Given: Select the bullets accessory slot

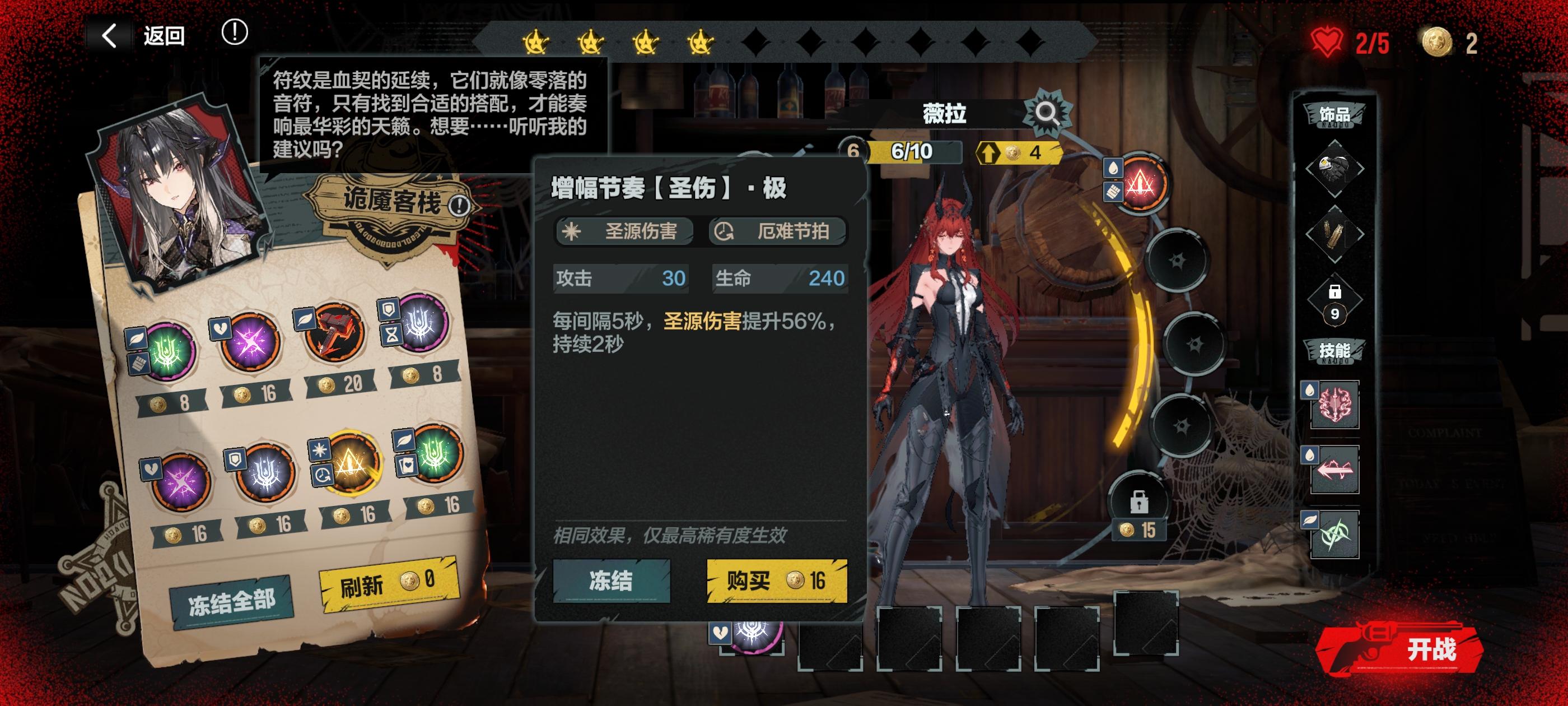Looking at the screenshot, I should 1334,234.
